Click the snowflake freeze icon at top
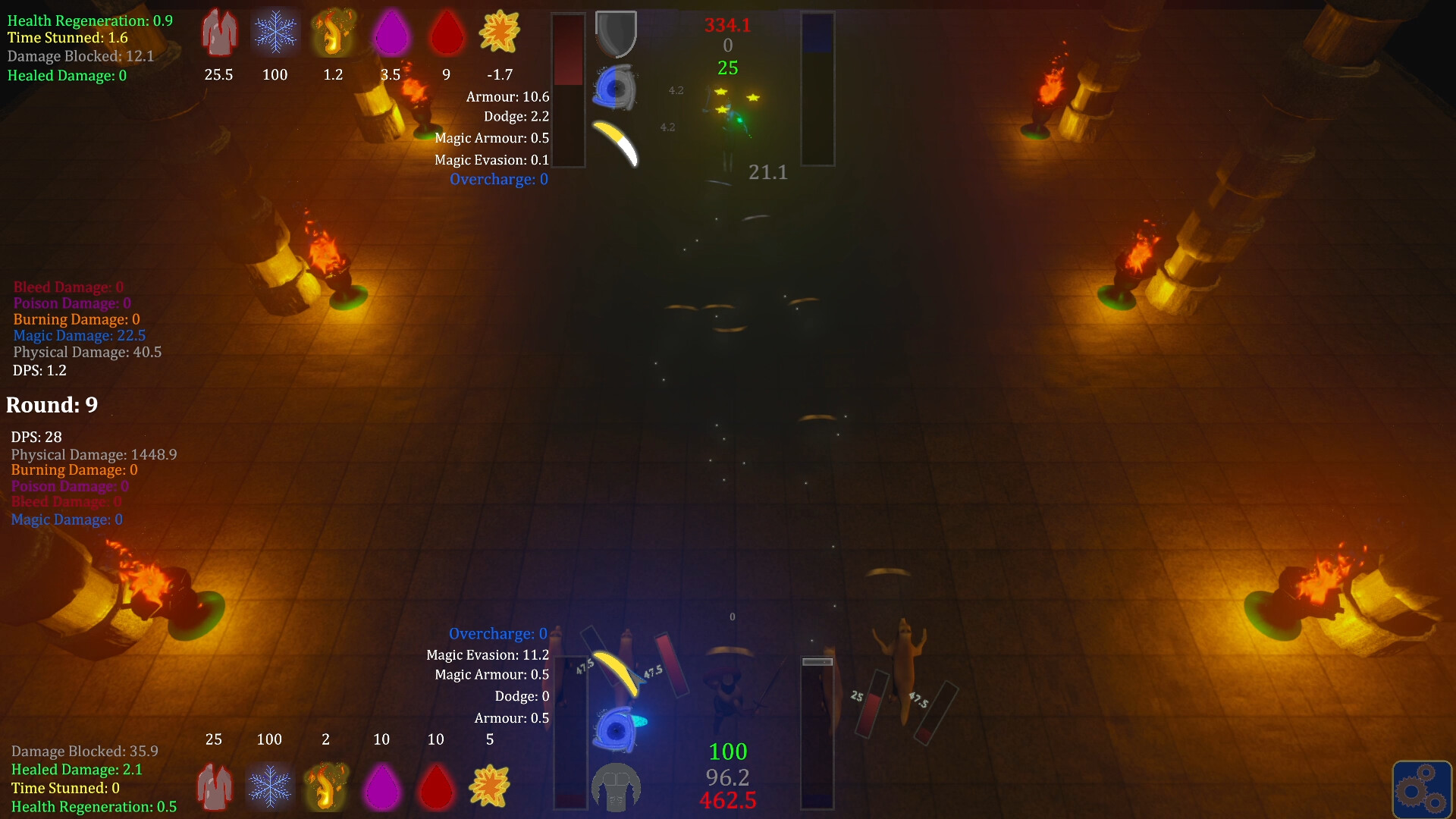This screenshot has width=1456, height=819. point(275,33)
